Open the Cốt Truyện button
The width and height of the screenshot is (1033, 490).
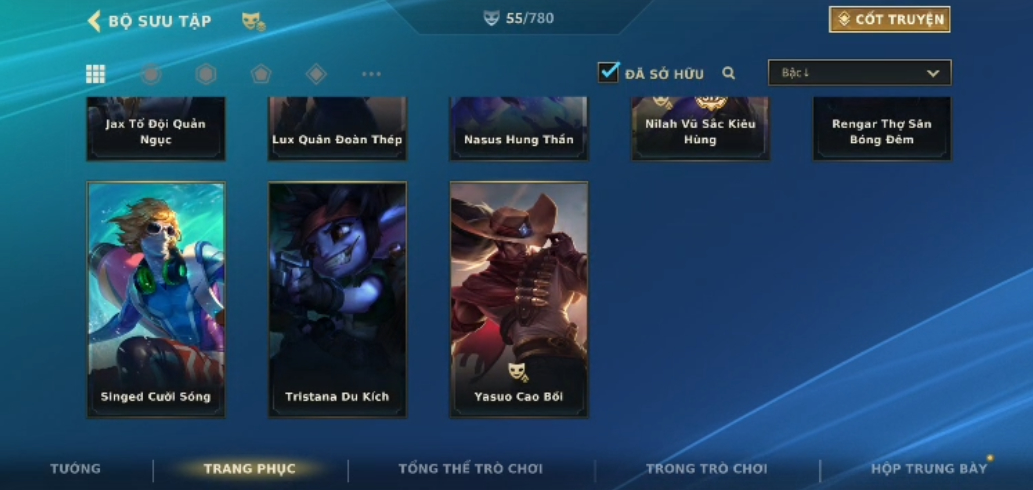coord(889,19)
